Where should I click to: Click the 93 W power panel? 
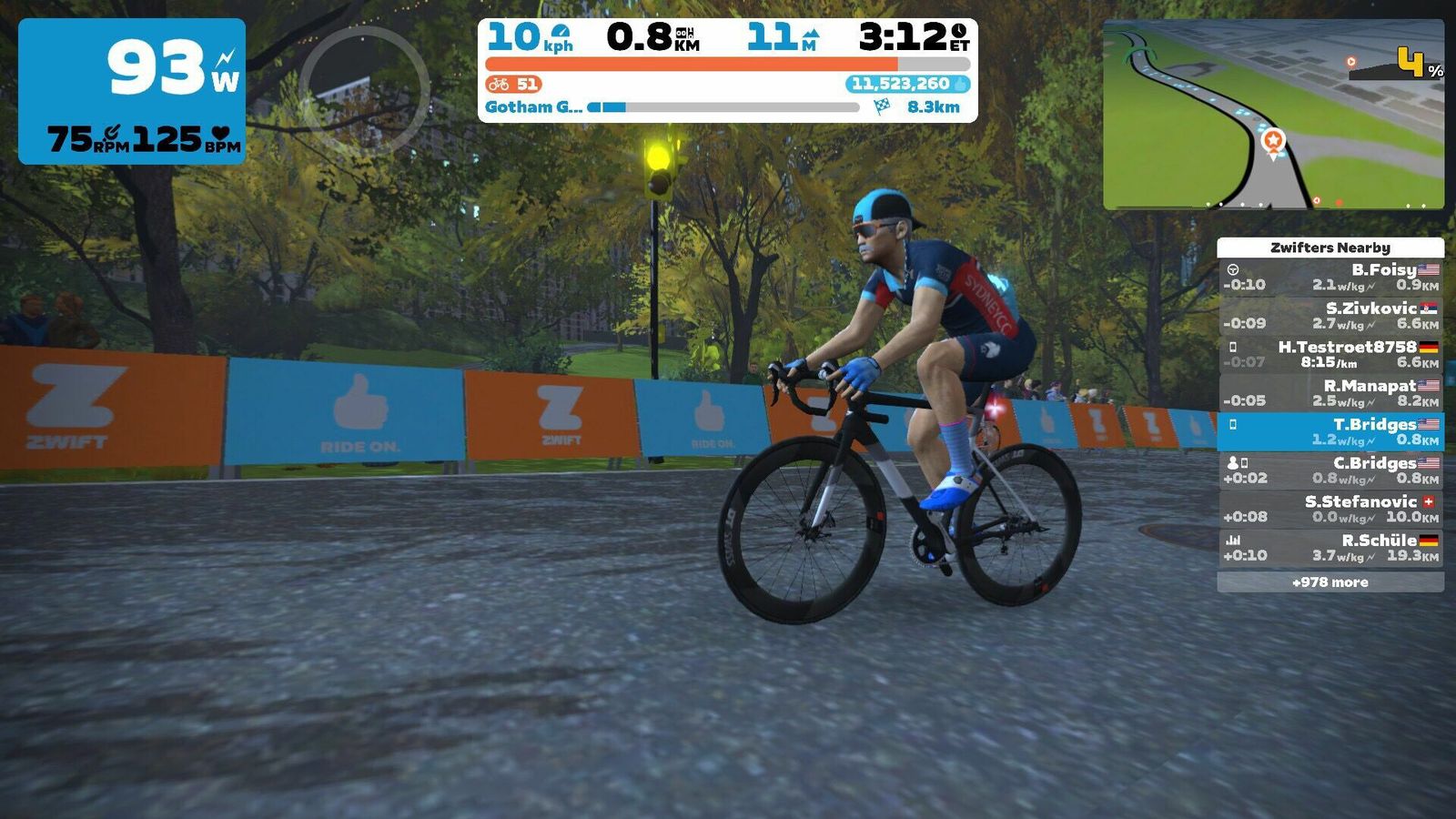click(132, 91)
